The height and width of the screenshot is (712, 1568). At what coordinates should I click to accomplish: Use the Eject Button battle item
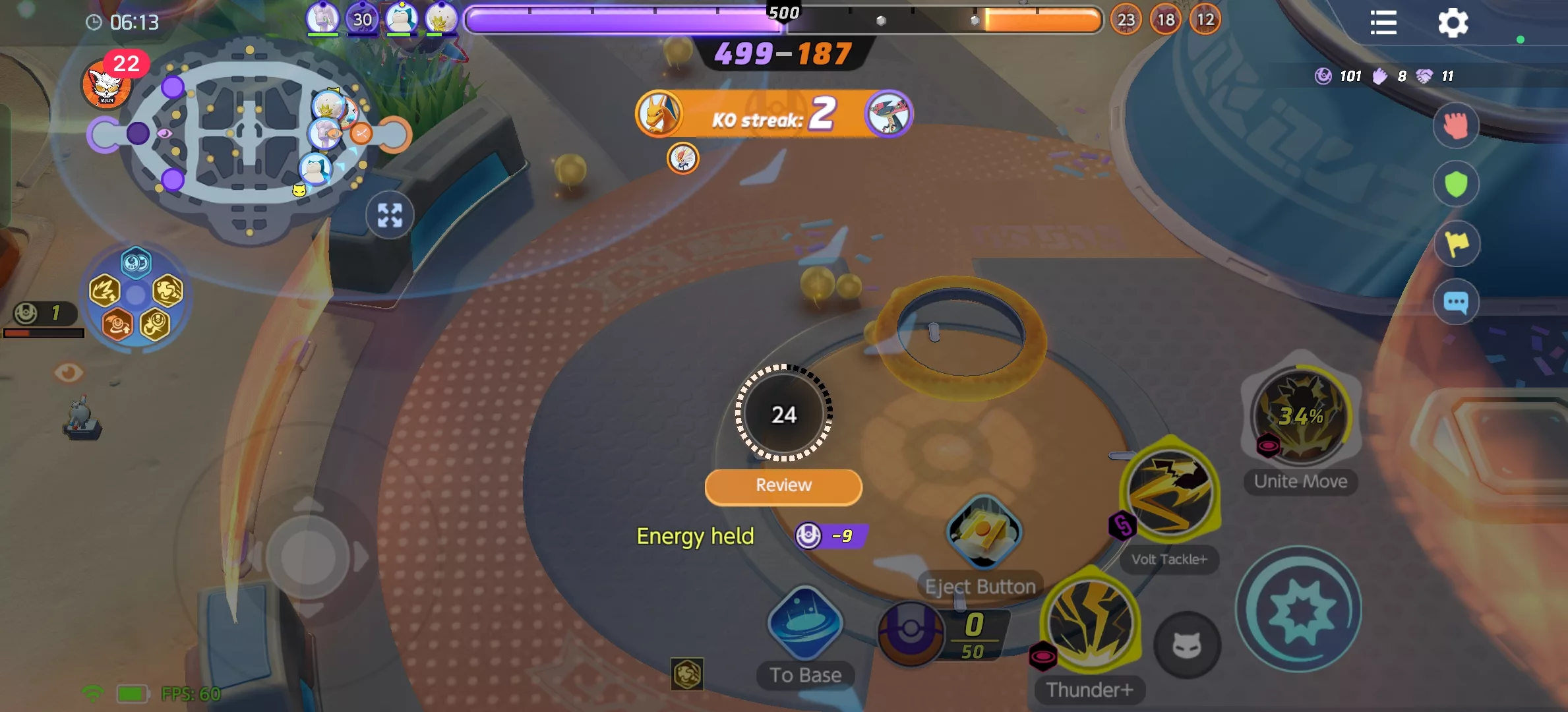pos(984,532)
